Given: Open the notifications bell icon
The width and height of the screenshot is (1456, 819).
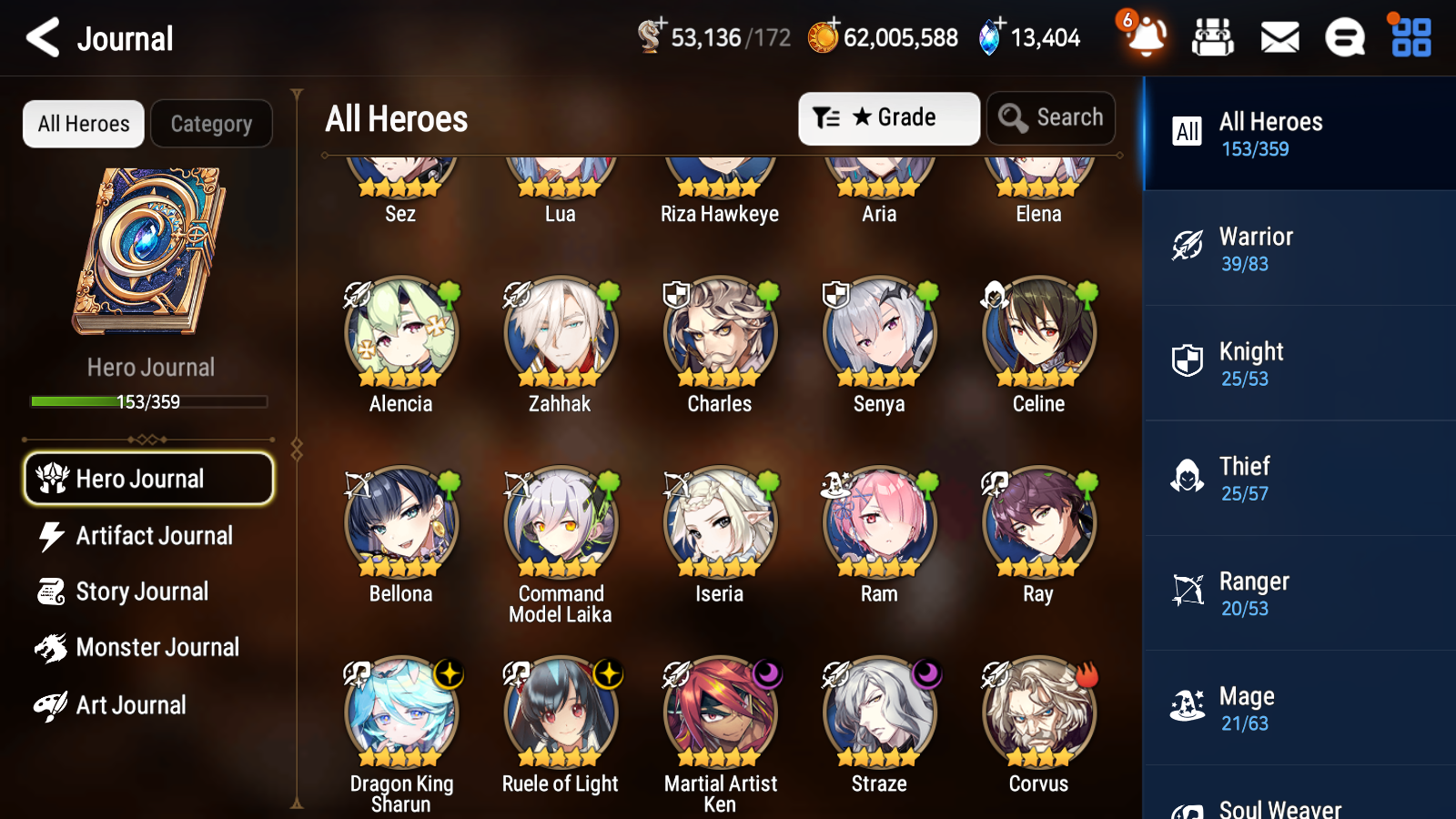Looking at the screenshot, I should (x=1146, y=37).
